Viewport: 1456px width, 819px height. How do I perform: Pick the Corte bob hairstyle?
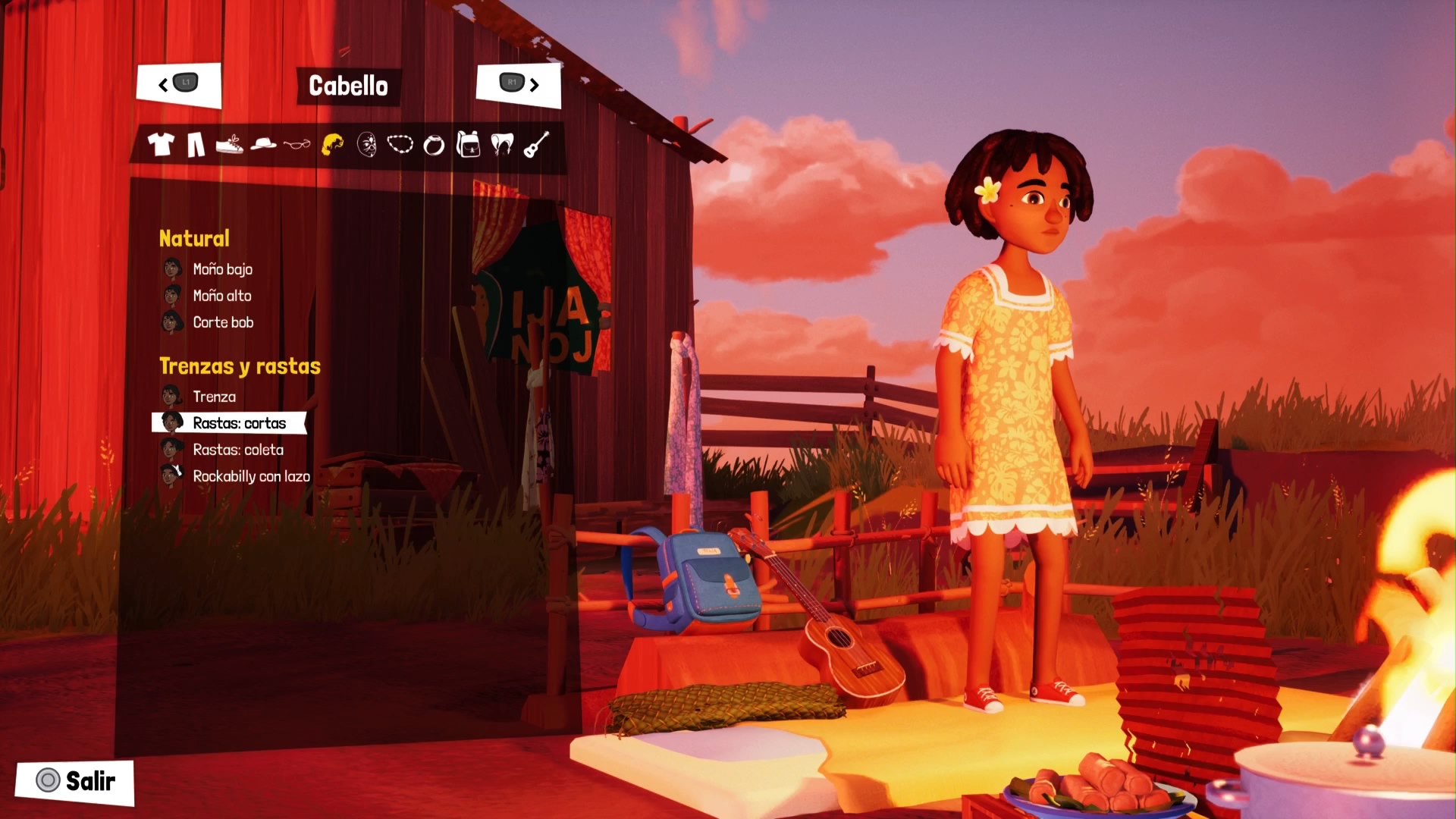(x=223, y=322)
